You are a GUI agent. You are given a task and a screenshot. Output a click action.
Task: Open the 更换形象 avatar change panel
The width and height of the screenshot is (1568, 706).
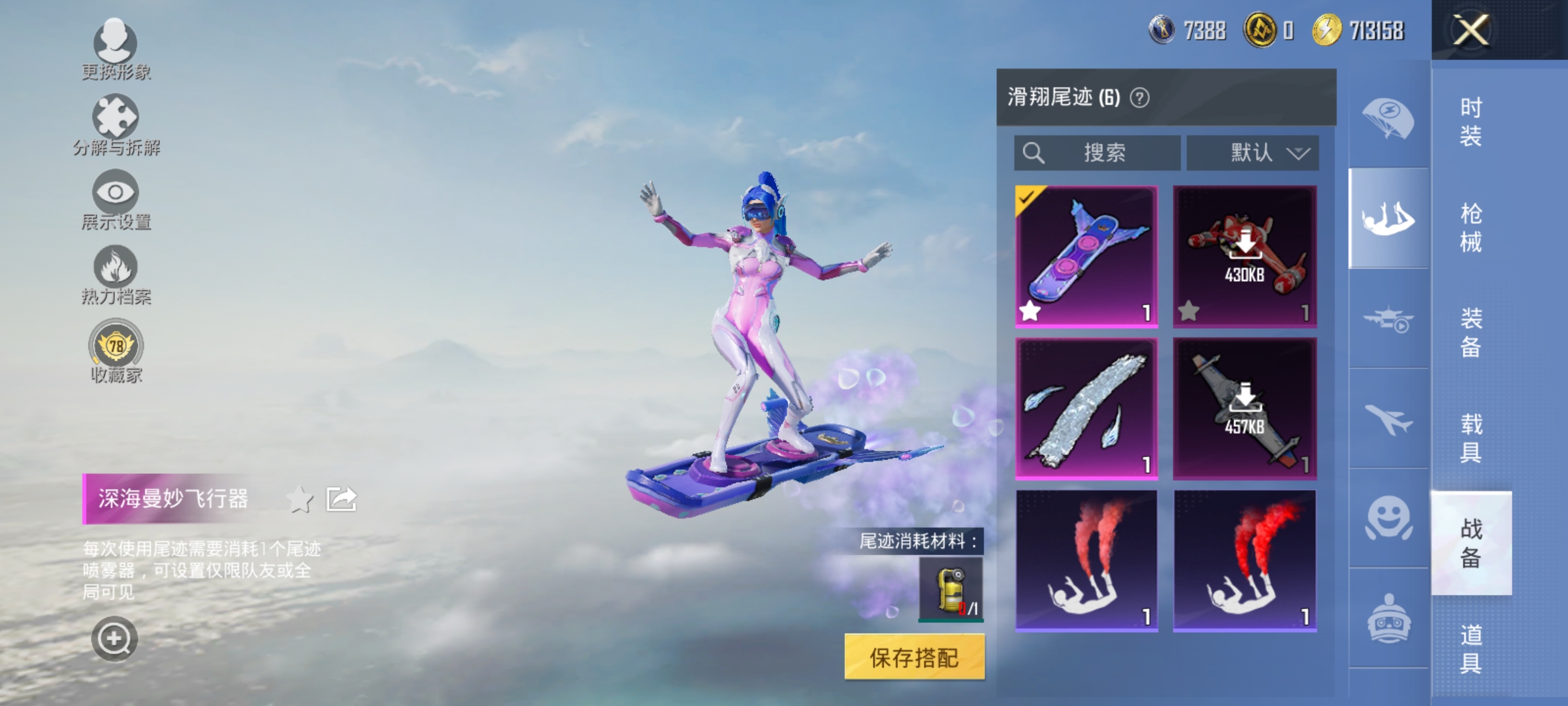[115, 46]
